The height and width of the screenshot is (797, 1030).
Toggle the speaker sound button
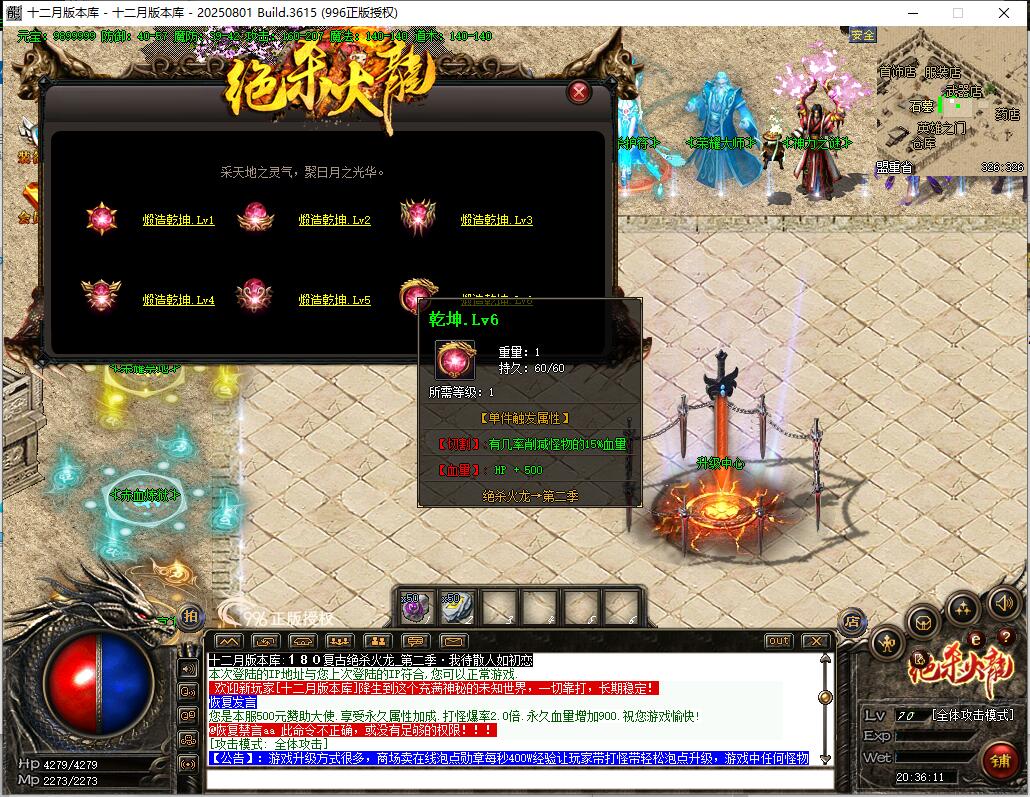coord(1004,602)
